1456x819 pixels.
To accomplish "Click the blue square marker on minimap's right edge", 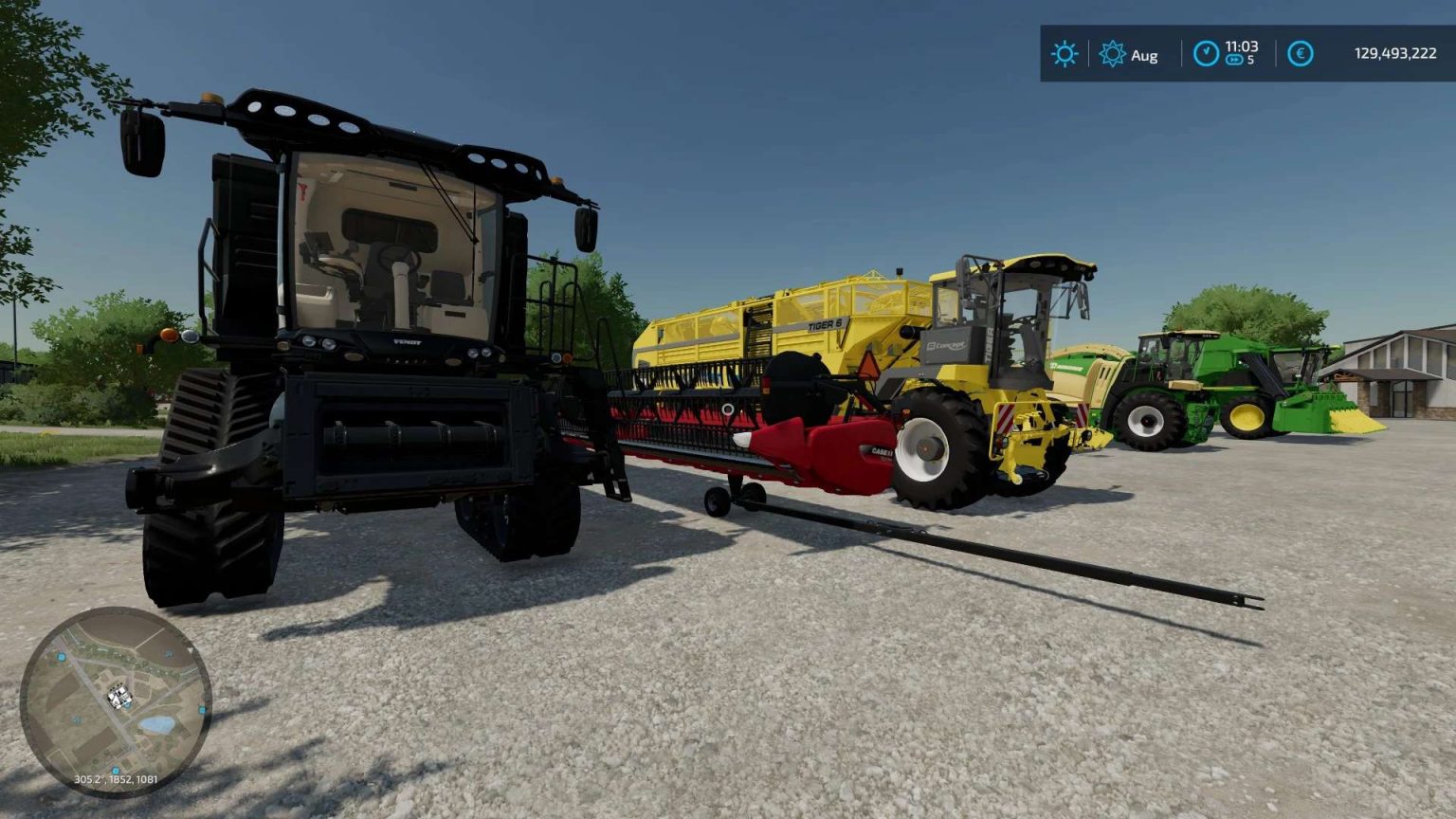I will 203,709.
